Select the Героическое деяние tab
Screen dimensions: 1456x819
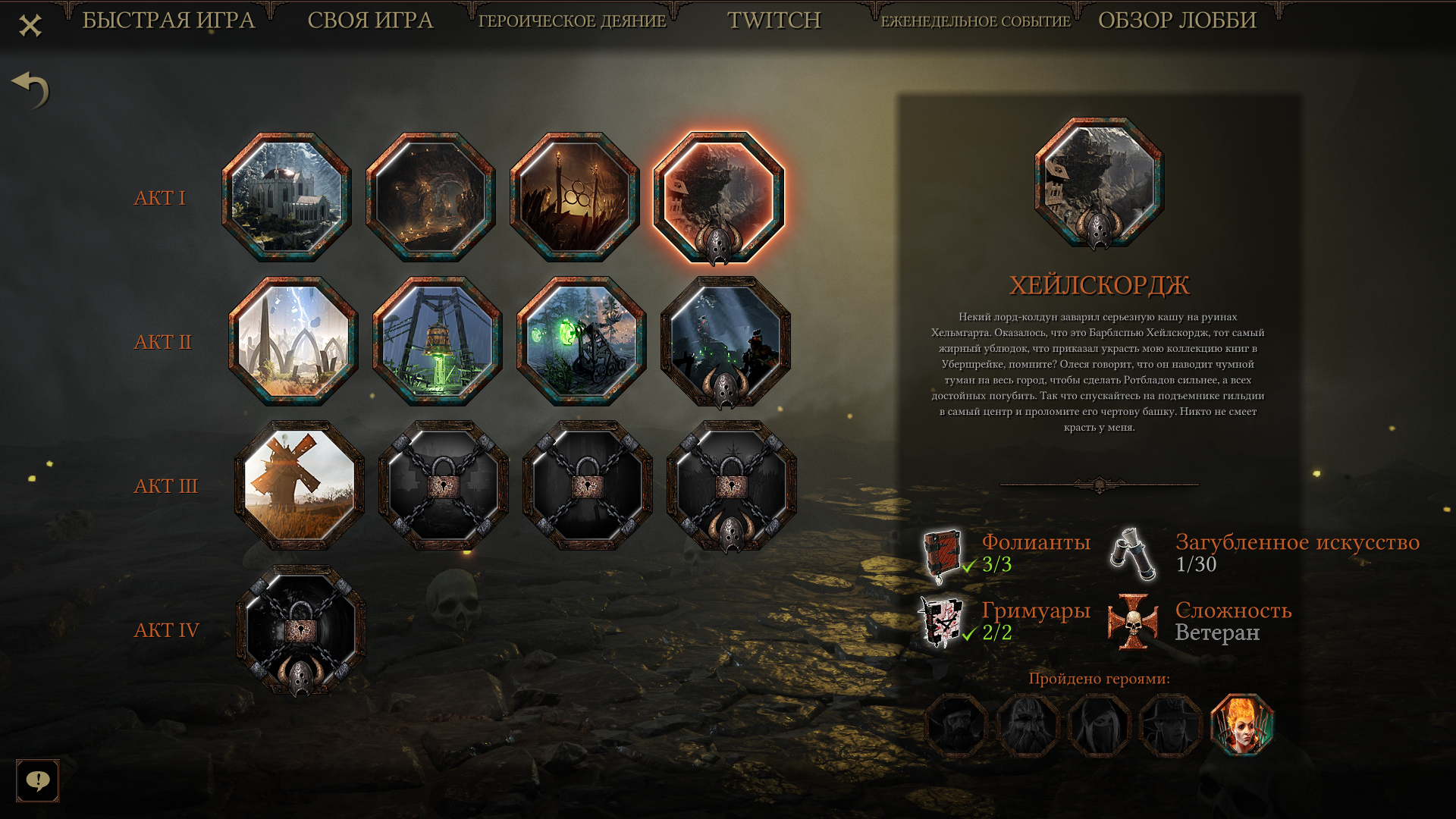point(572,21)
